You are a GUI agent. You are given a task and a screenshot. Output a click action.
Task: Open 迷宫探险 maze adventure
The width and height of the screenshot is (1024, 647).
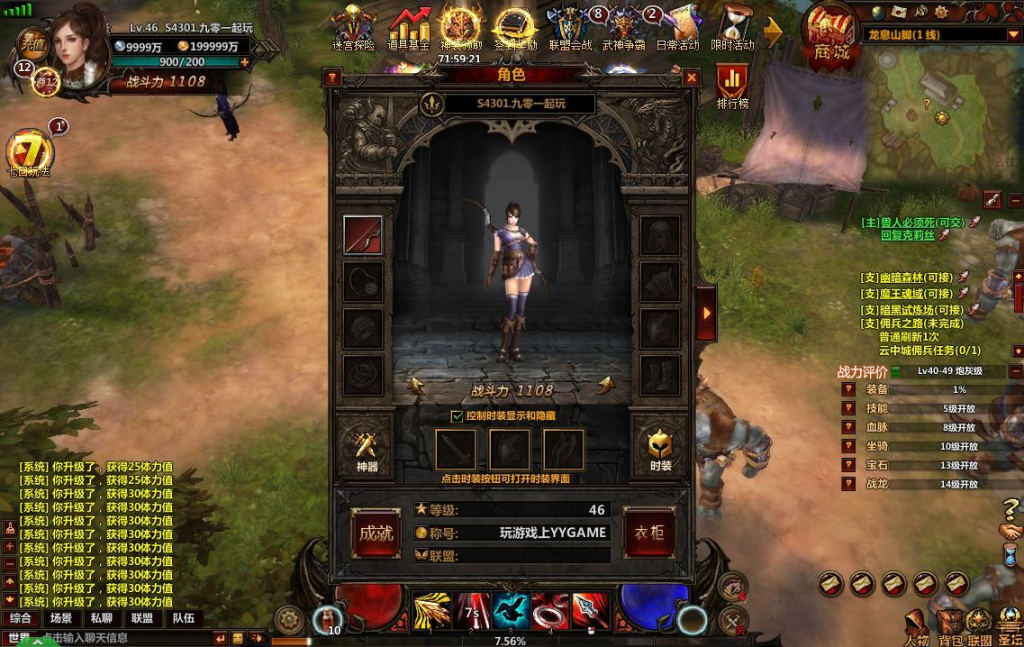point(353,28)
